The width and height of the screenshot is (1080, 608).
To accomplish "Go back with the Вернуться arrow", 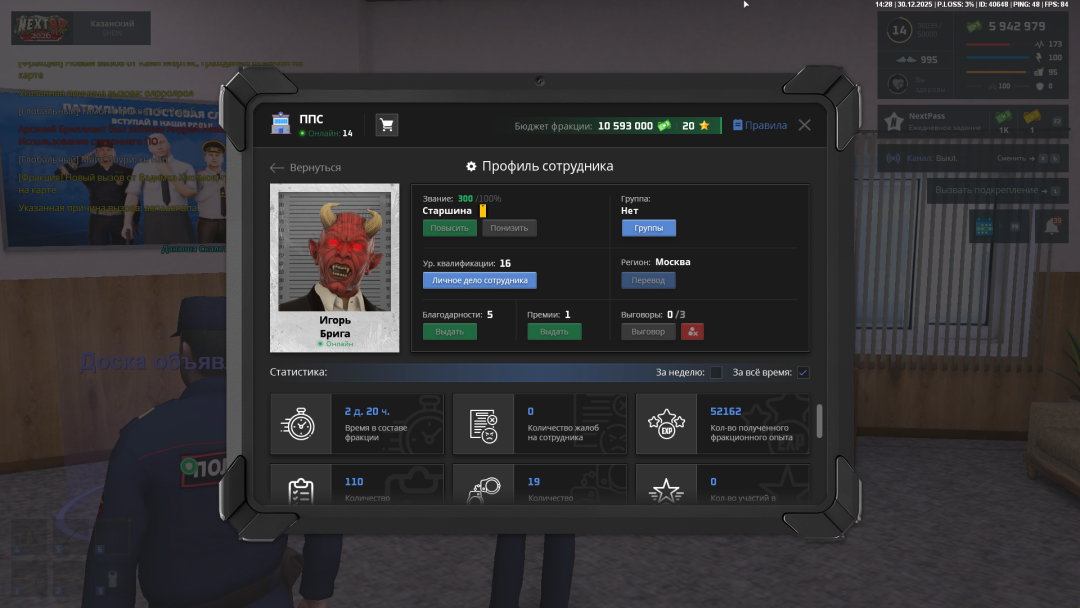I will pyautogui.click(x=306, y=168).
